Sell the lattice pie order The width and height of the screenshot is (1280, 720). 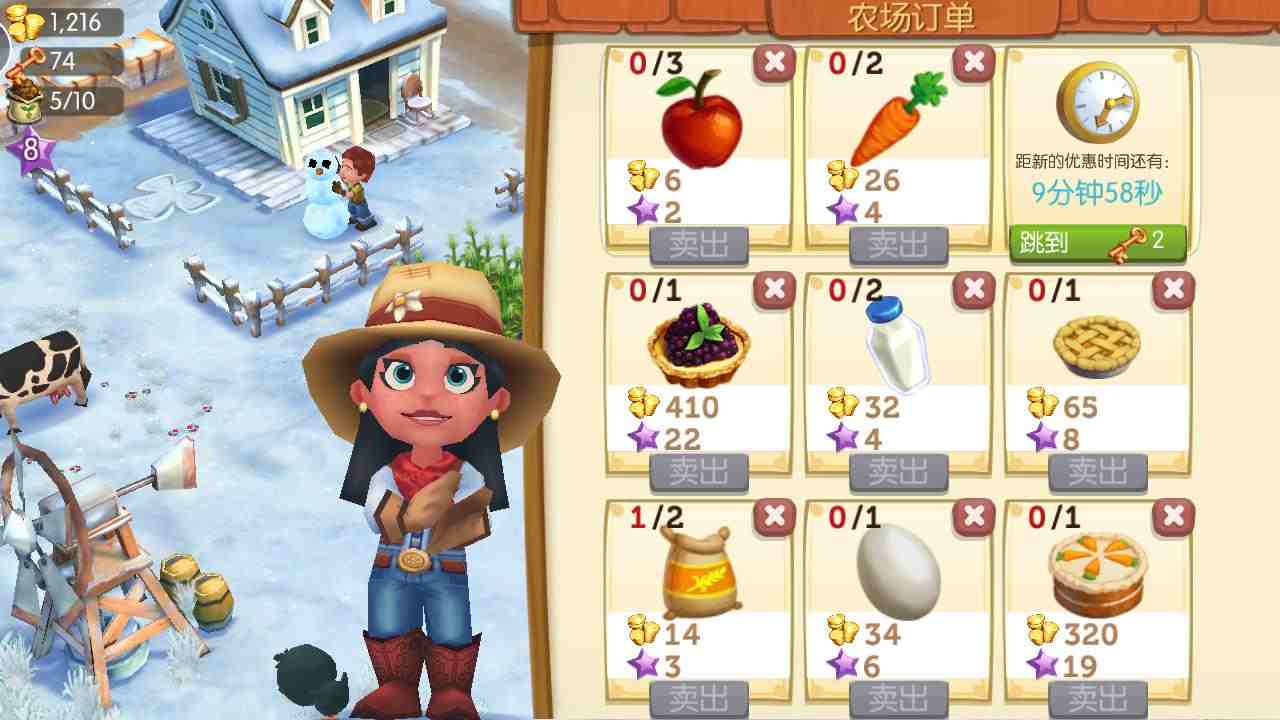(1097, 470)
